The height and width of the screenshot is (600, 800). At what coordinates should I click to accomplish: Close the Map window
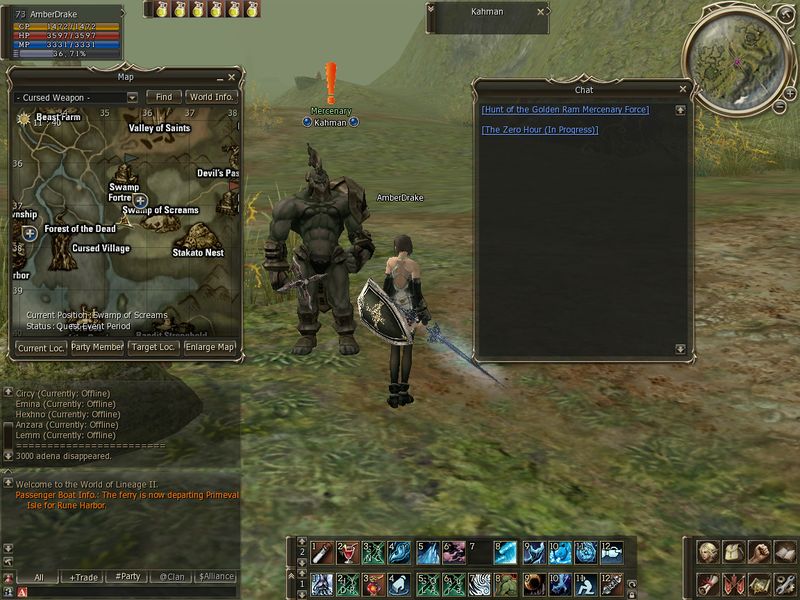click(x=232, y=77)
